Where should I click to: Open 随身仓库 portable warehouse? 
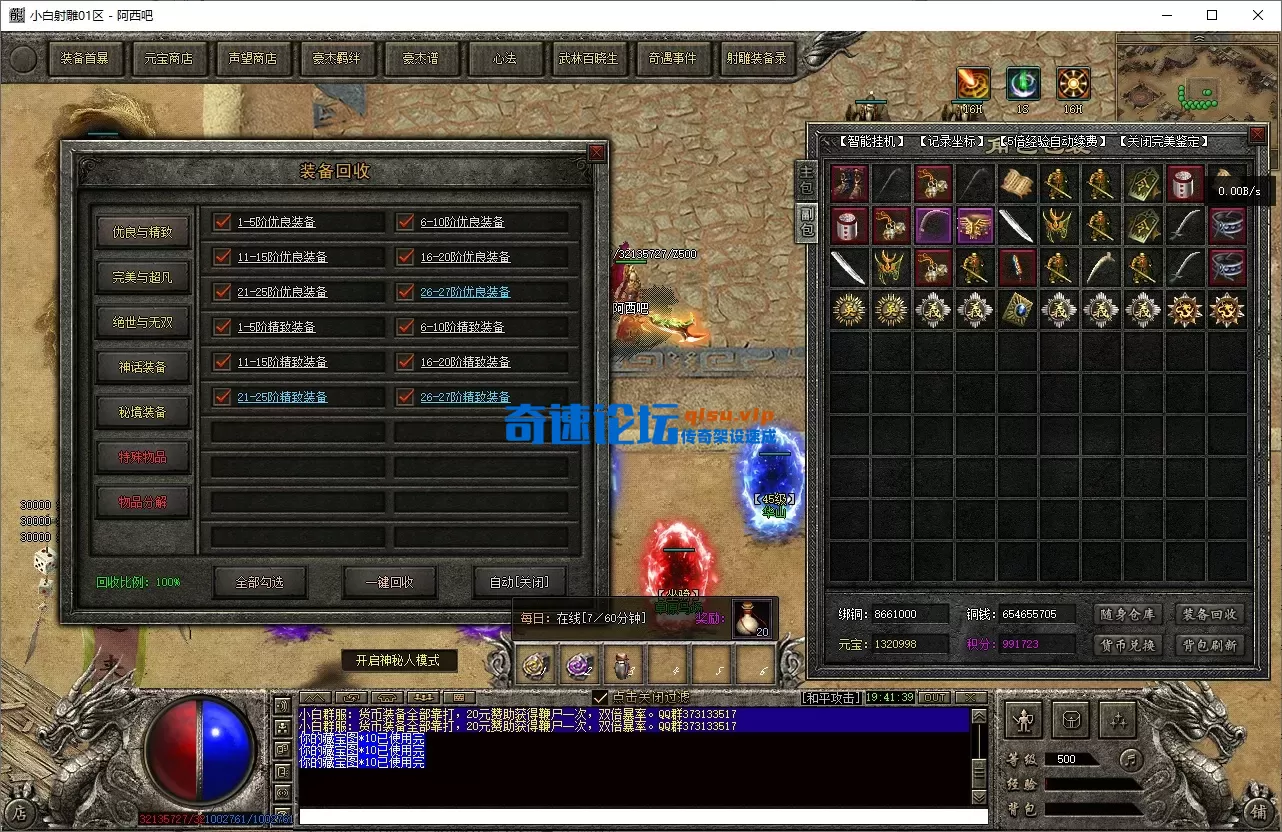(1127, 614)
